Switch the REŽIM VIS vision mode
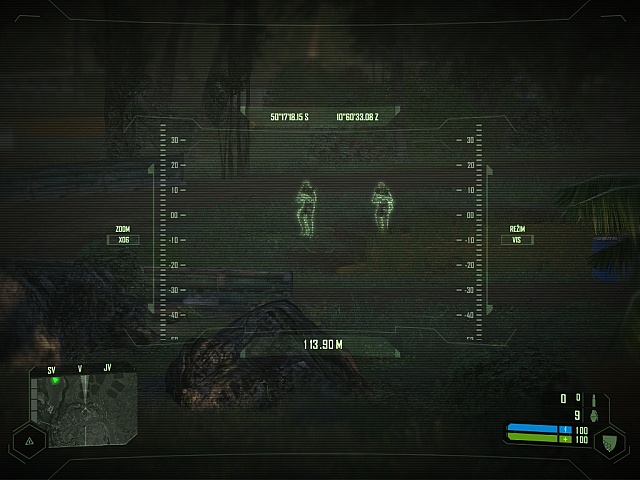The height and width of the screenshot is (480, 640). click(x=517, y=239)
